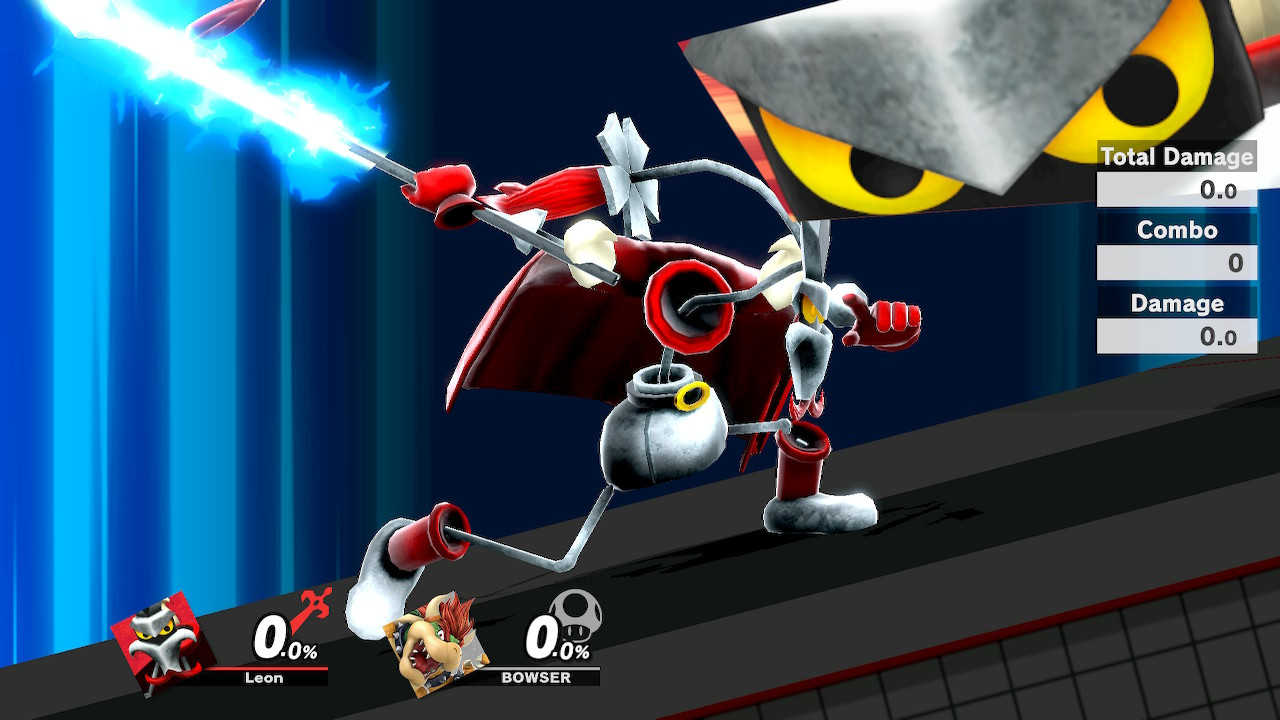Click the Leon name label
Image resolution: width=1280 pixels, height=720 pixels.
[262, 677]
